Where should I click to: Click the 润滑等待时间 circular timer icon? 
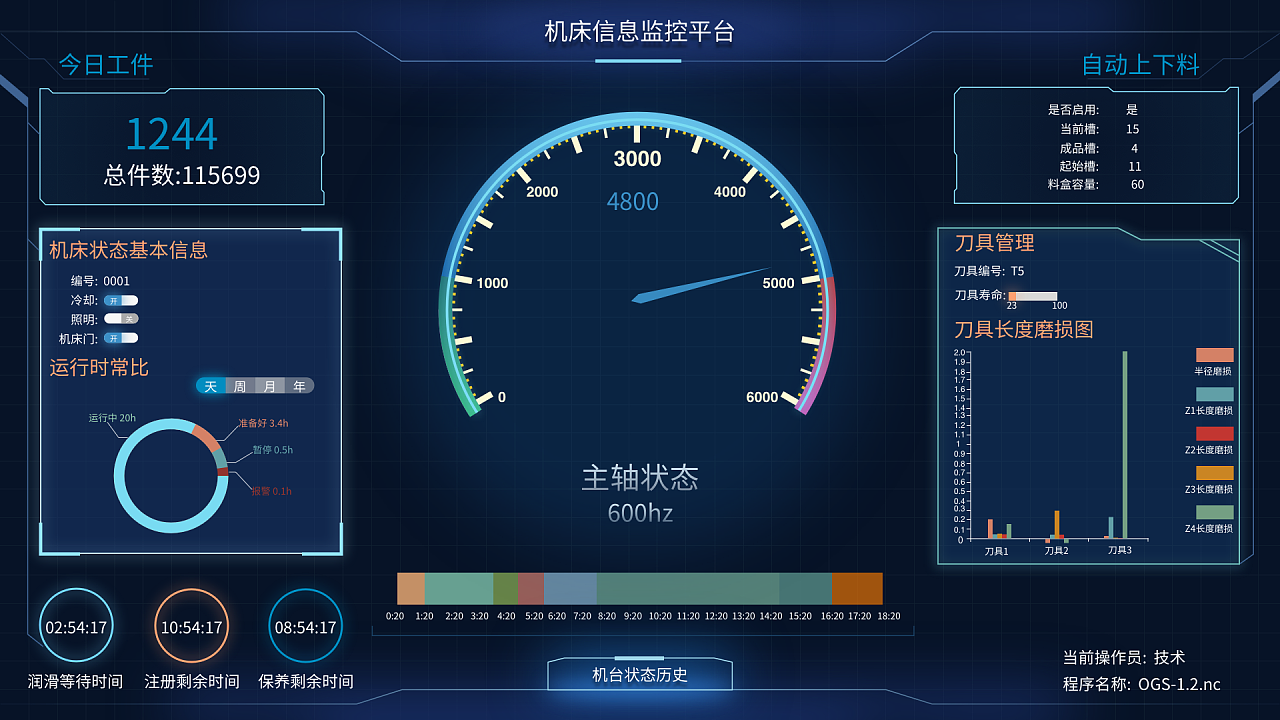[76, 625]
